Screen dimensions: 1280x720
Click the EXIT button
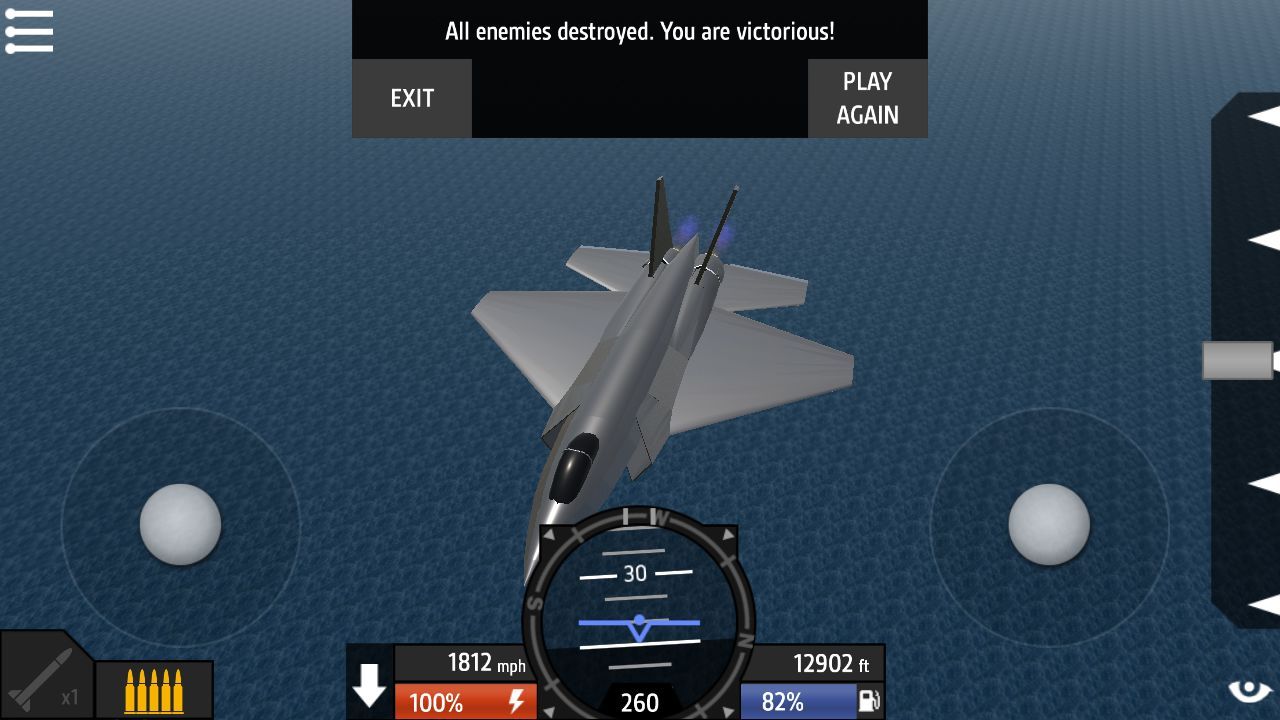click(412, 98)
